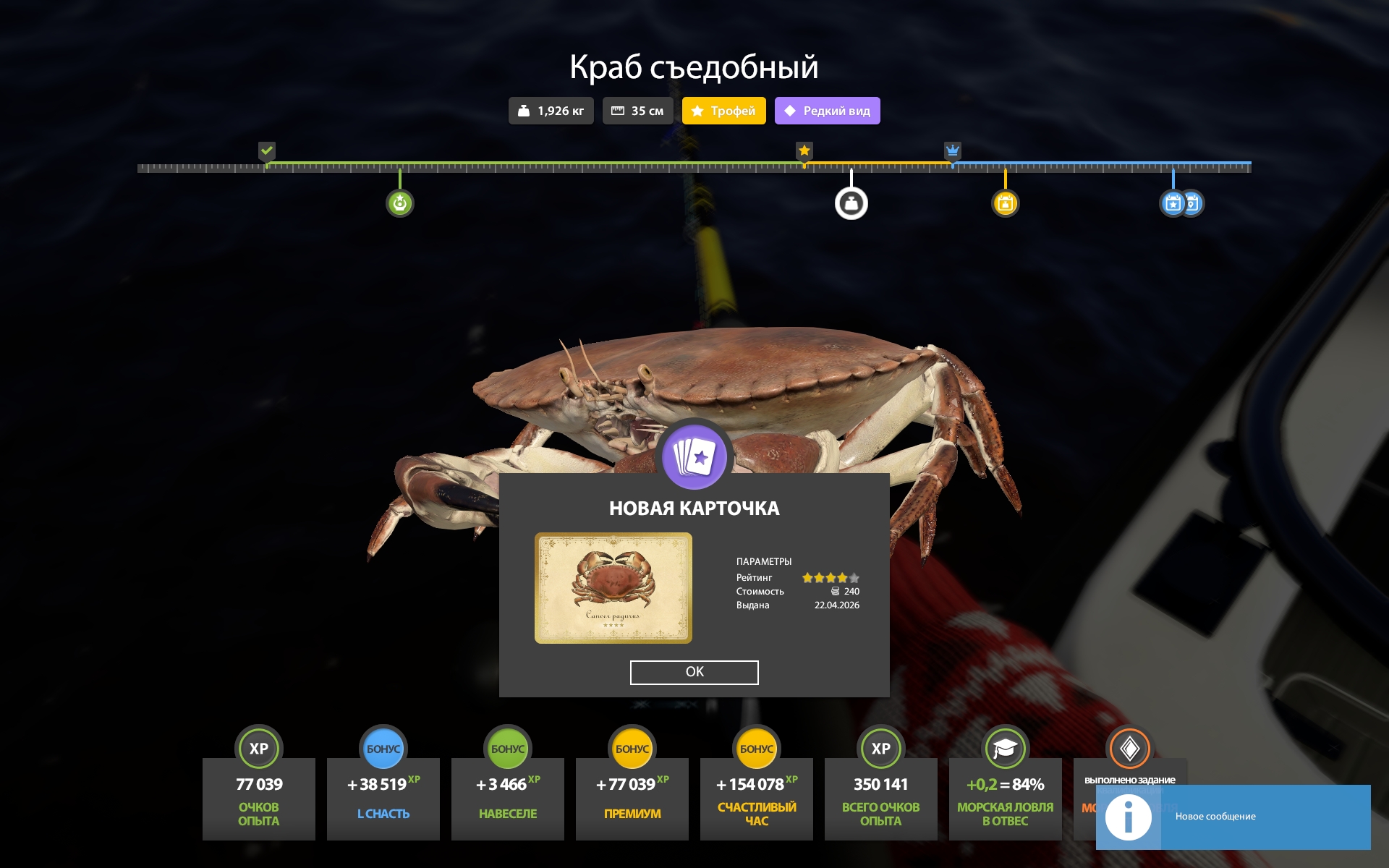Click the yellow star trophy marker on the scale
This screenshot has height=868, width=1389.
click(804, 151)
